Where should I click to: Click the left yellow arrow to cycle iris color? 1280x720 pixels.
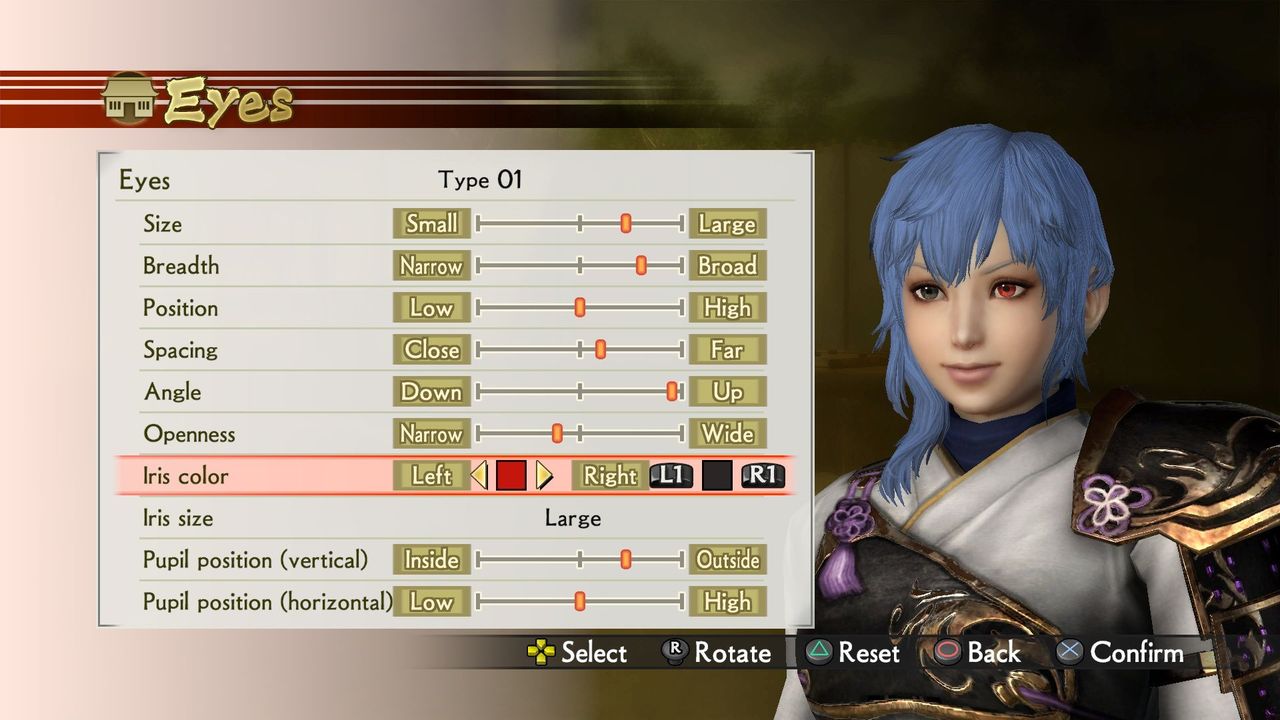pyautogui.click(x=478, y=476)
